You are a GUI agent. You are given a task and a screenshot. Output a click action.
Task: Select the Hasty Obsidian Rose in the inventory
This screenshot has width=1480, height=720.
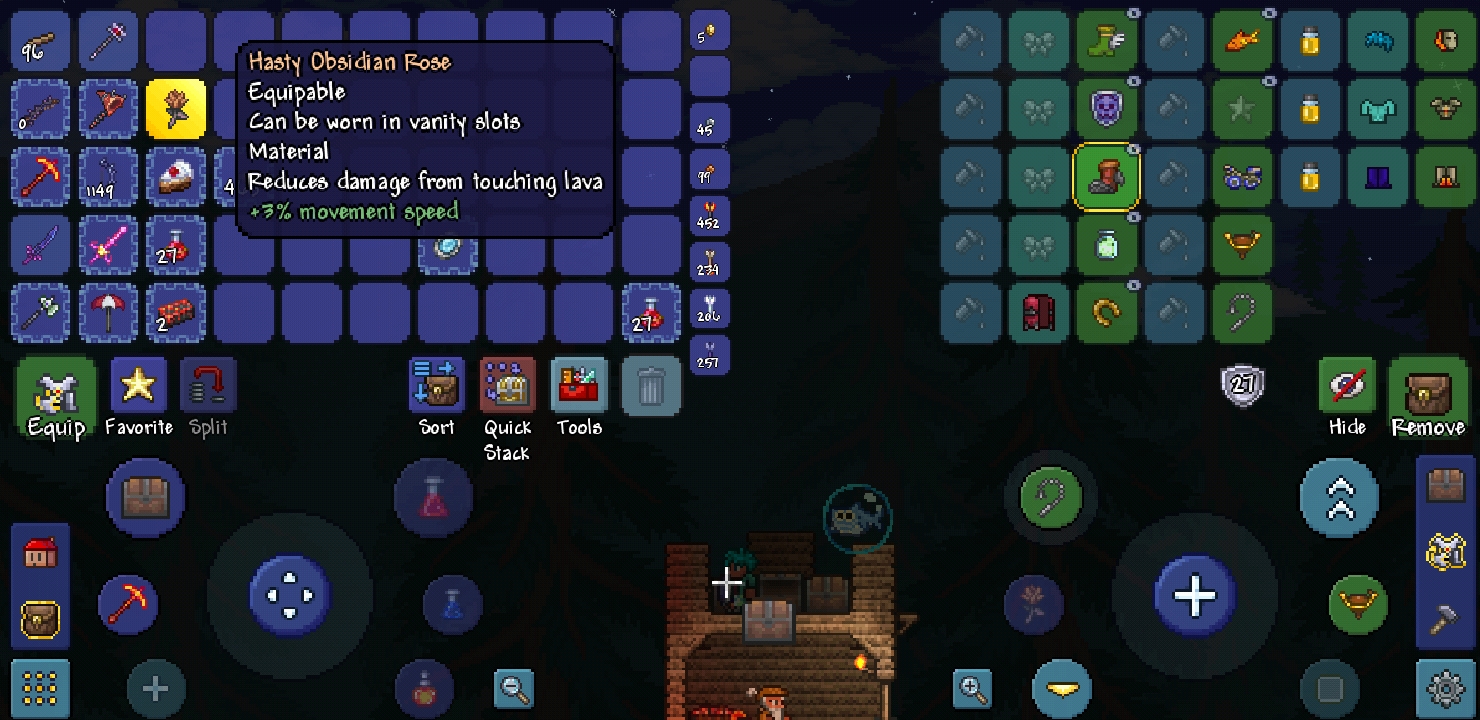[x=176, y=109]
